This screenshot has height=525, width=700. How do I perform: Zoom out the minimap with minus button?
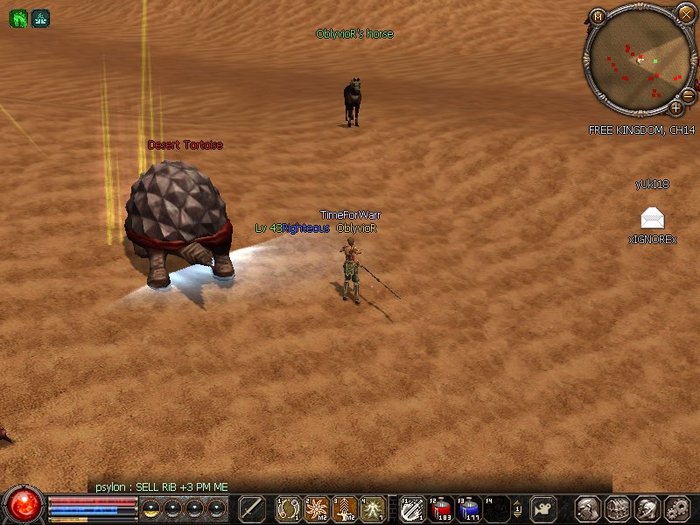pyautogui.click(x=687, y=94)
